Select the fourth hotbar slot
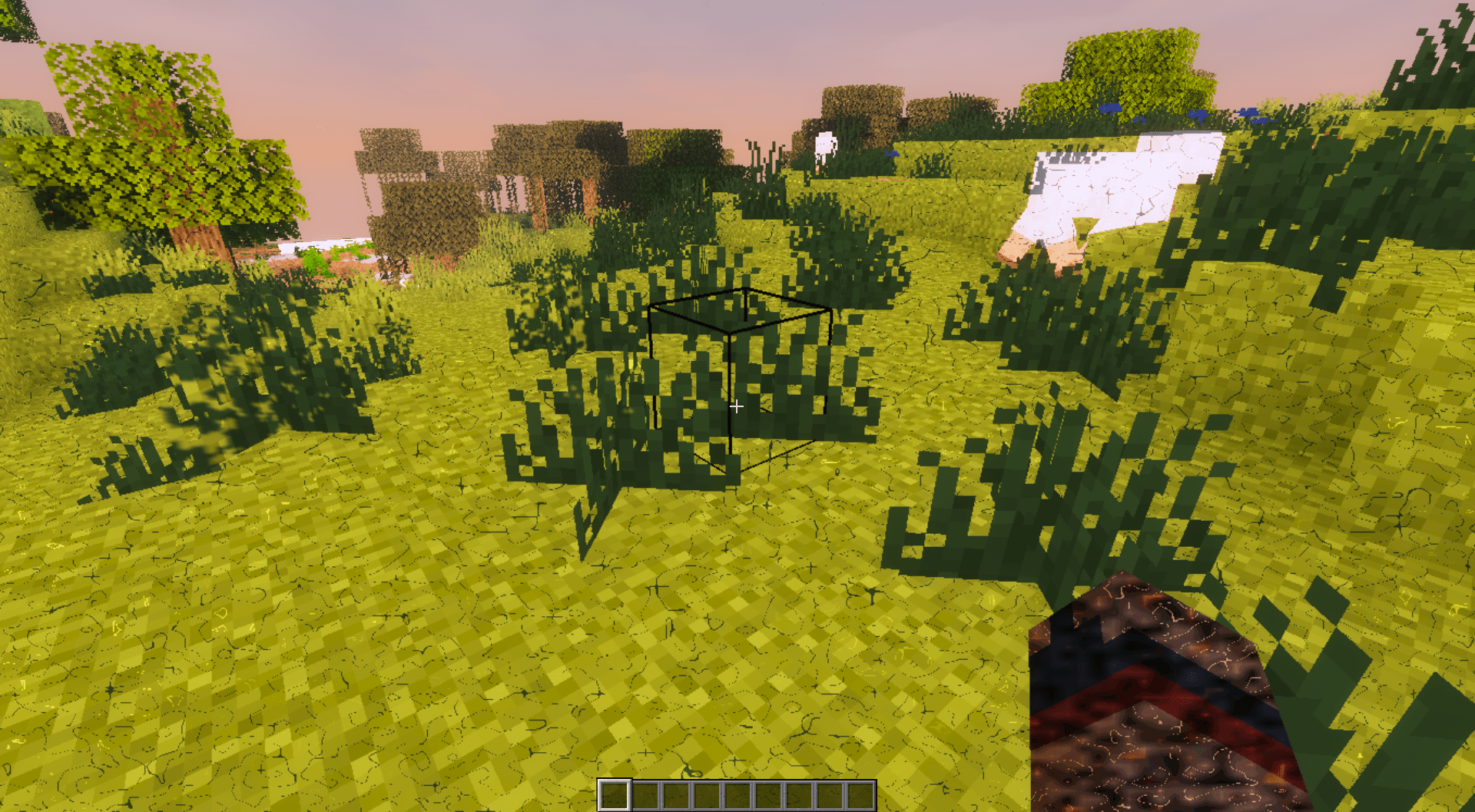 707,794
